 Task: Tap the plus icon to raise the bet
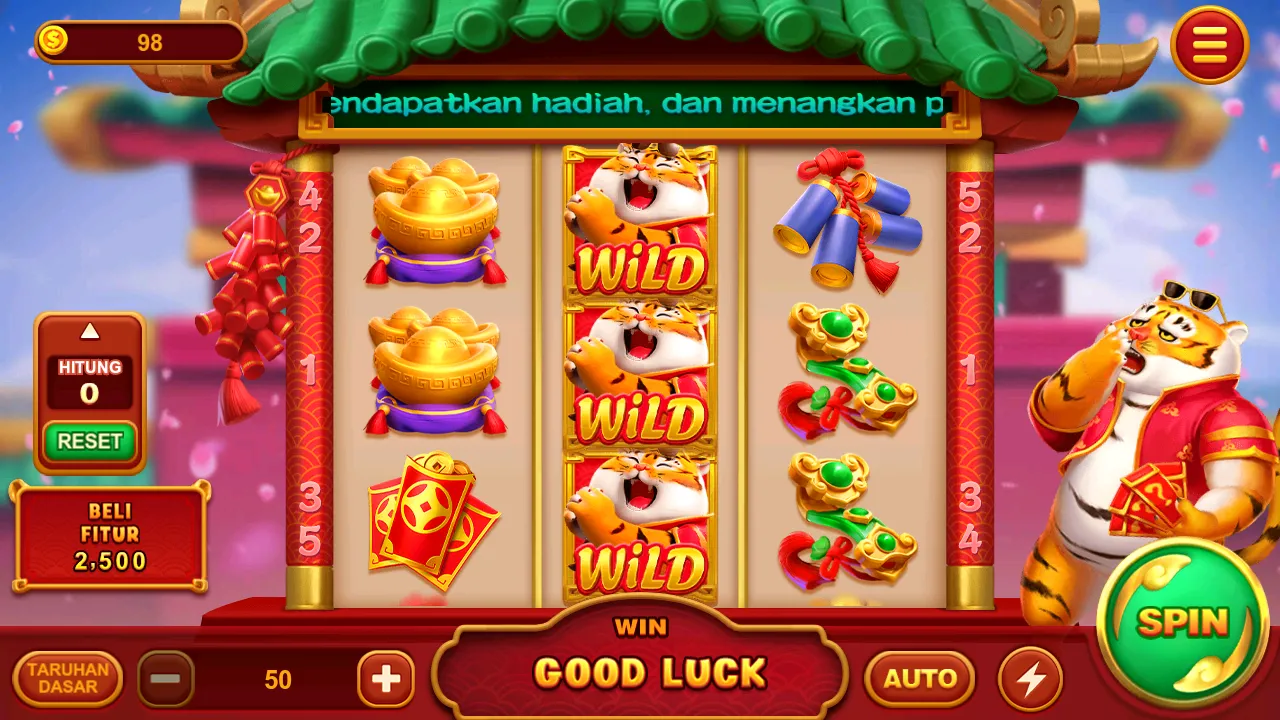pyautogui.click(x=385, y=680)
